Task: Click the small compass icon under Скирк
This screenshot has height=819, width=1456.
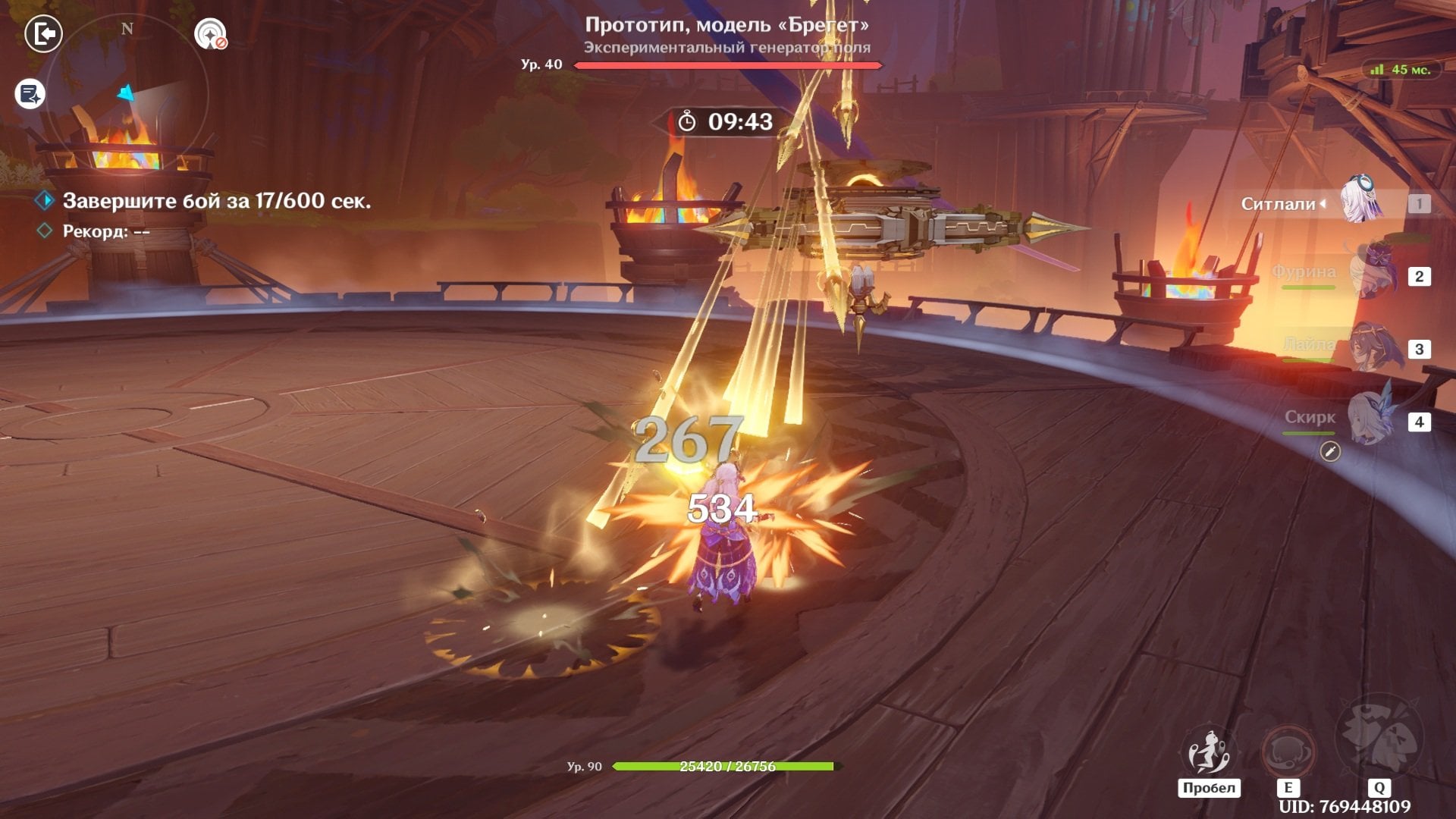Action: point(1330,452)
